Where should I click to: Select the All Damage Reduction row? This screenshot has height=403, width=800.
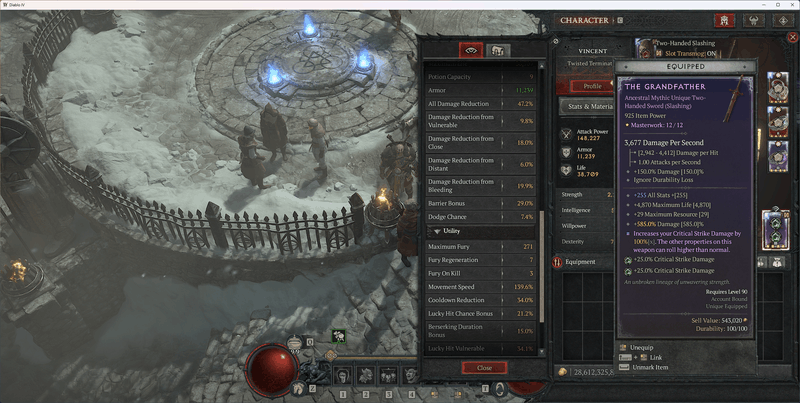[x=482, y=104]
